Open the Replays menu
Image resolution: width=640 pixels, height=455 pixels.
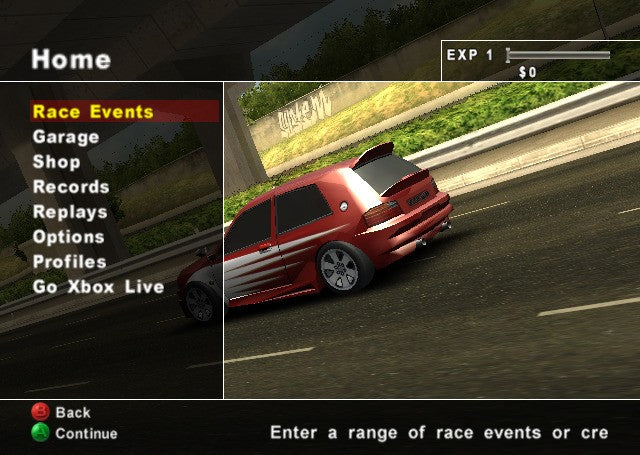70,212
